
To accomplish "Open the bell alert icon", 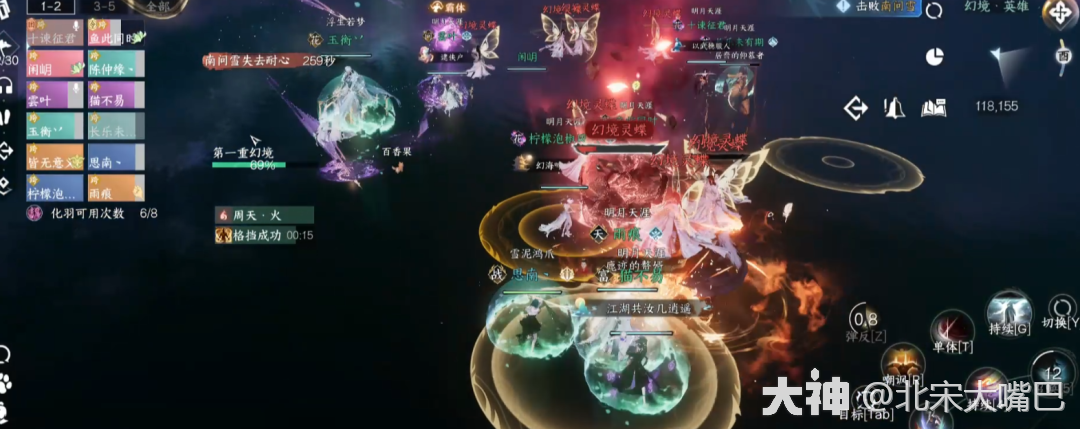I will point(894,107).
